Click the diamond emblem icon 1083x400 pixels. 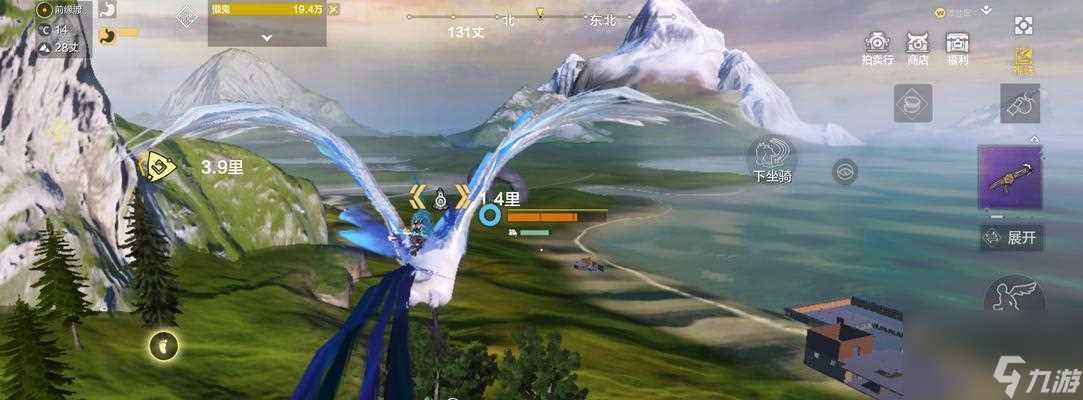pyautogui.click(x=186, y=17)
